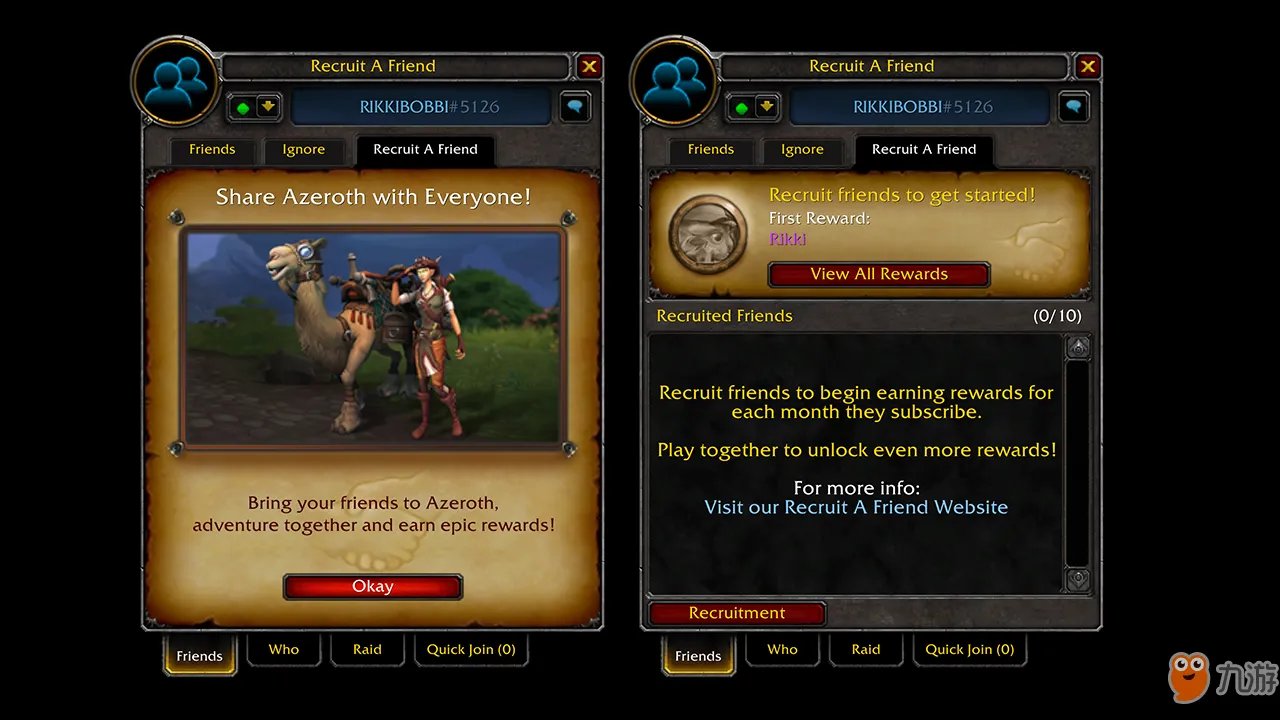Click the speech bubble icon in the Recruited Friends window
This screenshot has height=720, width=1280.
(1073, 107)
